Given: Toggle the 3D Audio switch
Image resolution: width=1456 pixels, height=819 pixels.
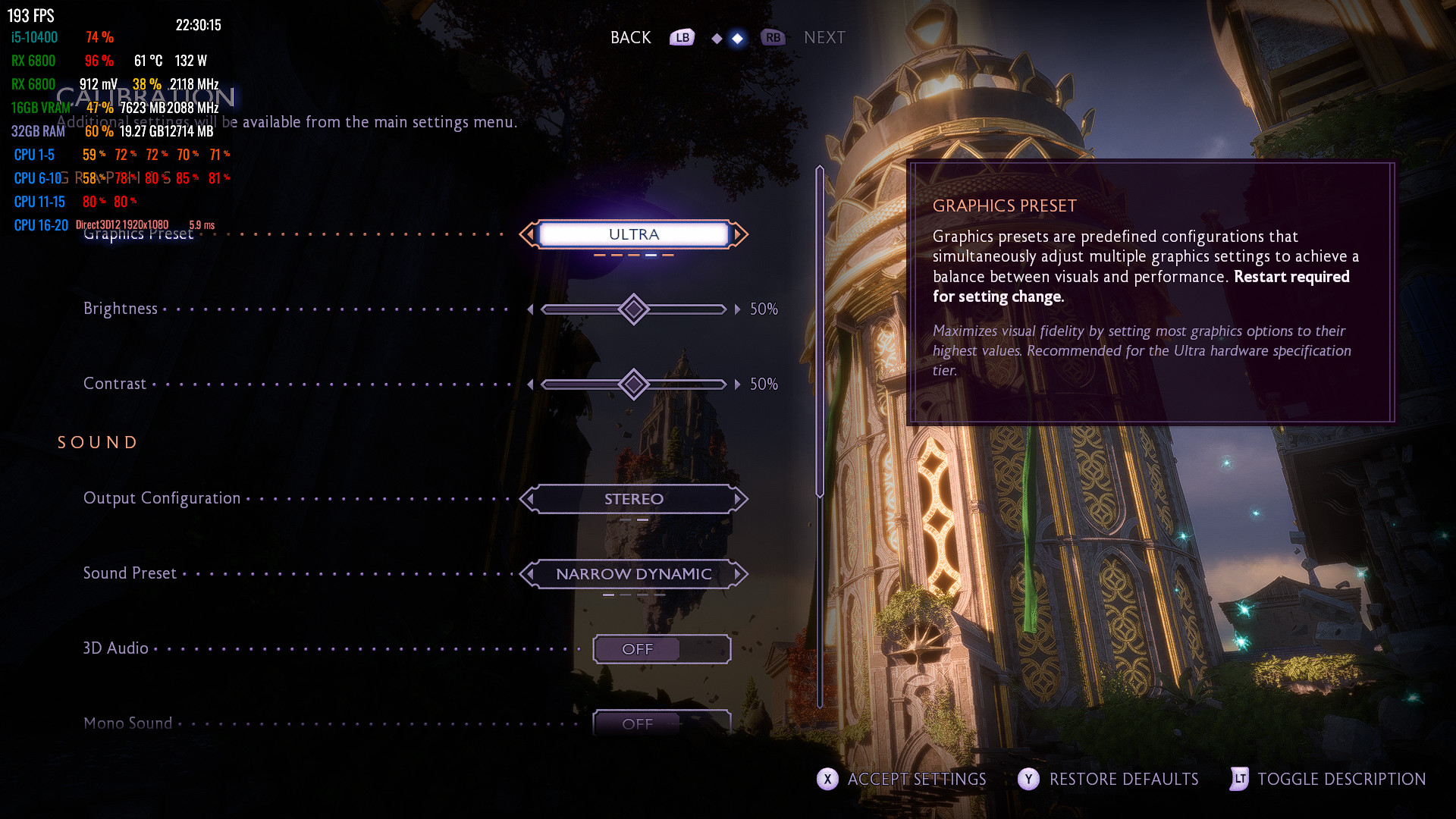Looking at the screenshot, I should (x=661, y=649).
